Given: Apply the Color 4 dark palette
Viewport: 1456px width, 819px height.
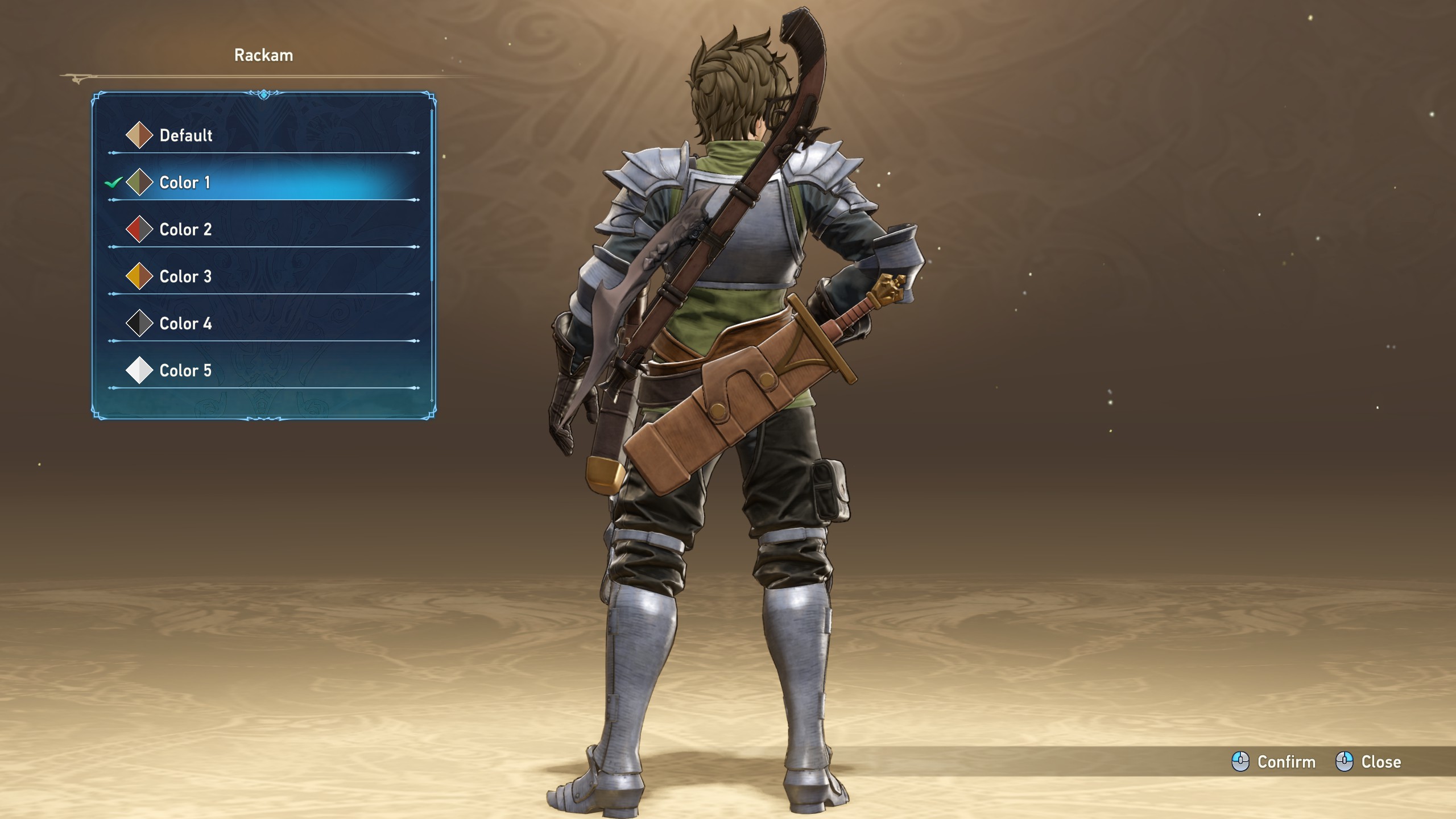Looking at the screenshot, I should click(185, 324).
